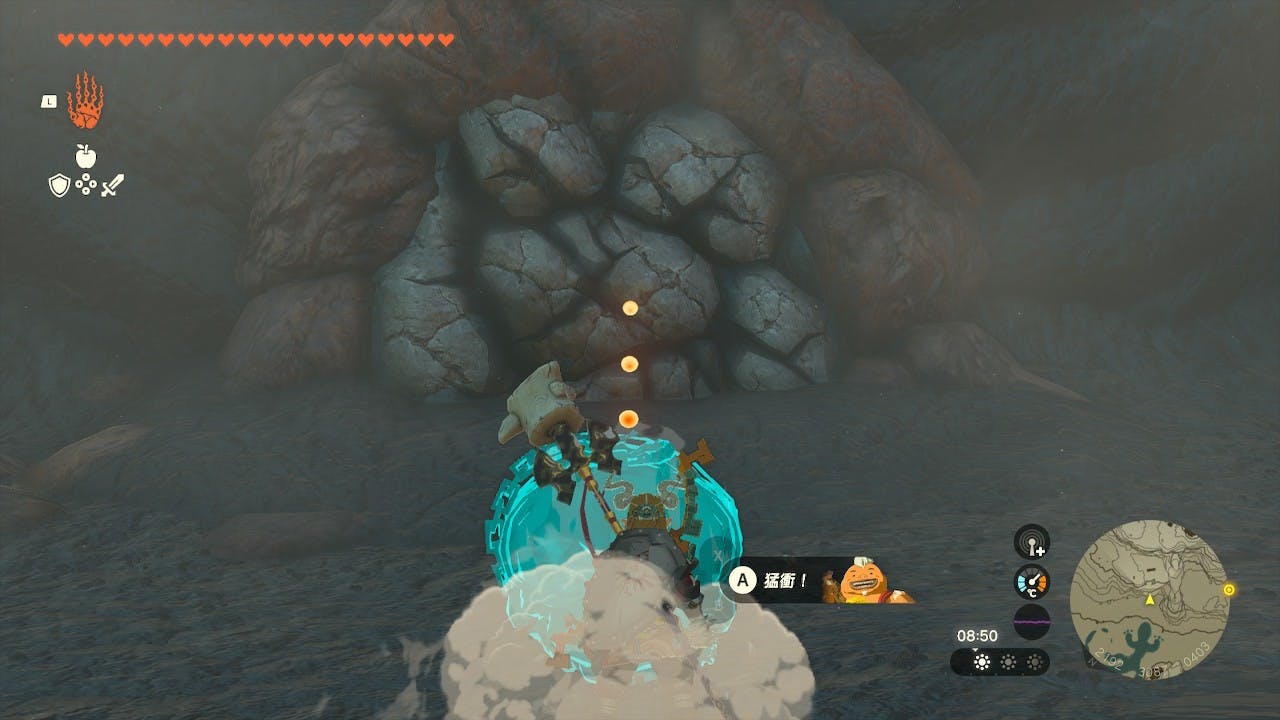
Task: Click the weather forecast panel
Action: [x=999, y=662]
